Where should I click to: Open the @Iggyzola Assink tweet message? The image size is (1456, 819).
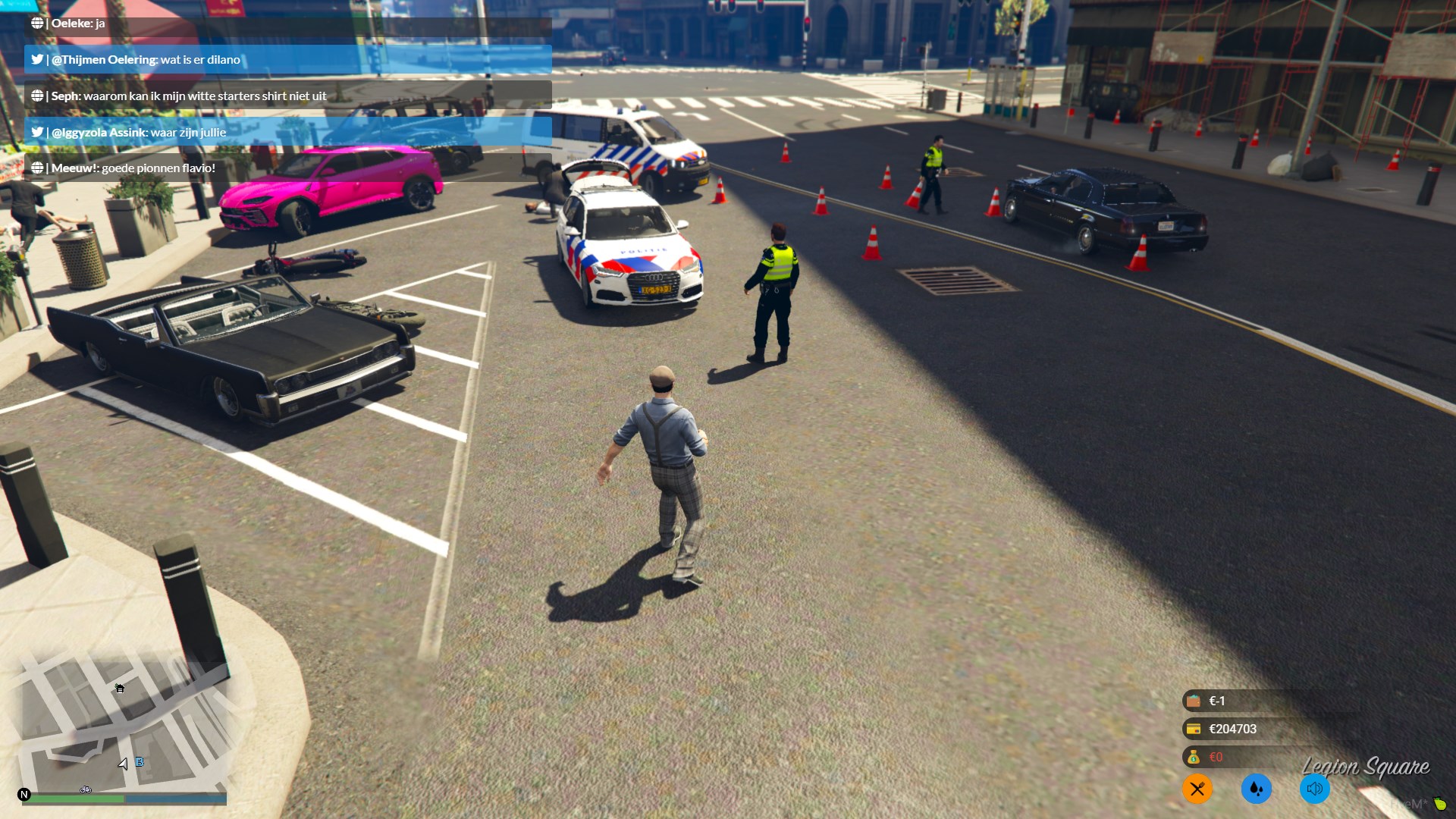coord(287,133)
